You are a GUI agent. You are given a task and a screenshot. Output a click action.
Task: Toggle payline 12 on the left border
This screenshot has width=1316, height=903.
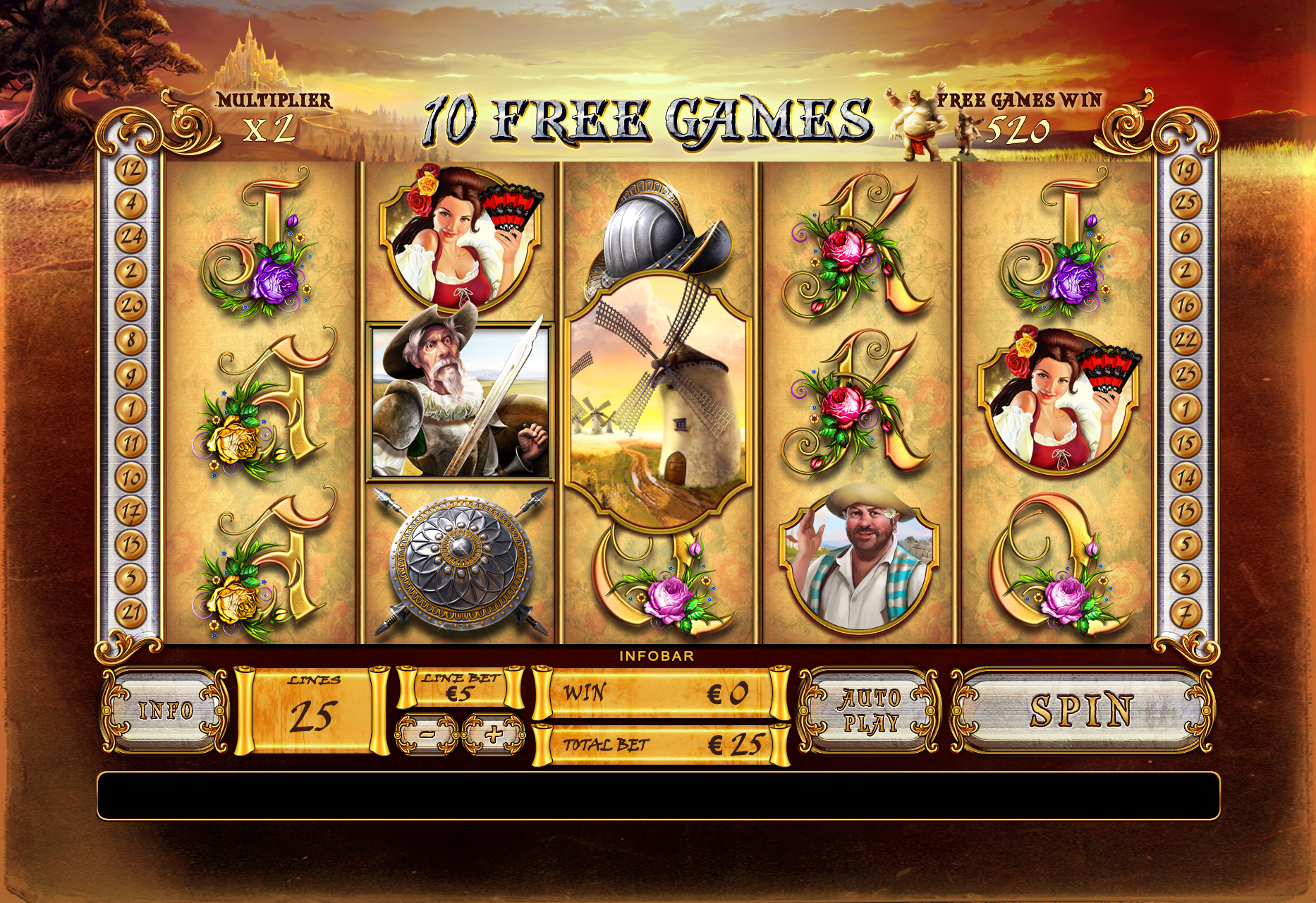pyautogui.click(x=130, y=169)
